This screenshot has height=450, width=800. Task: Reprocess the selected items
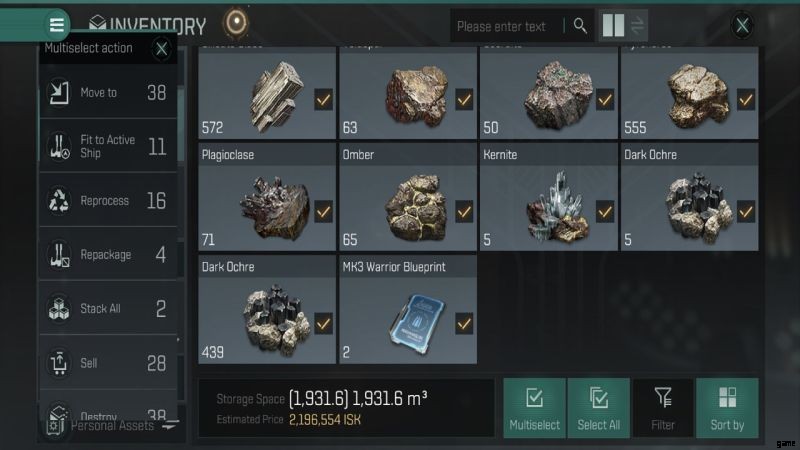(x=108, y=201)
